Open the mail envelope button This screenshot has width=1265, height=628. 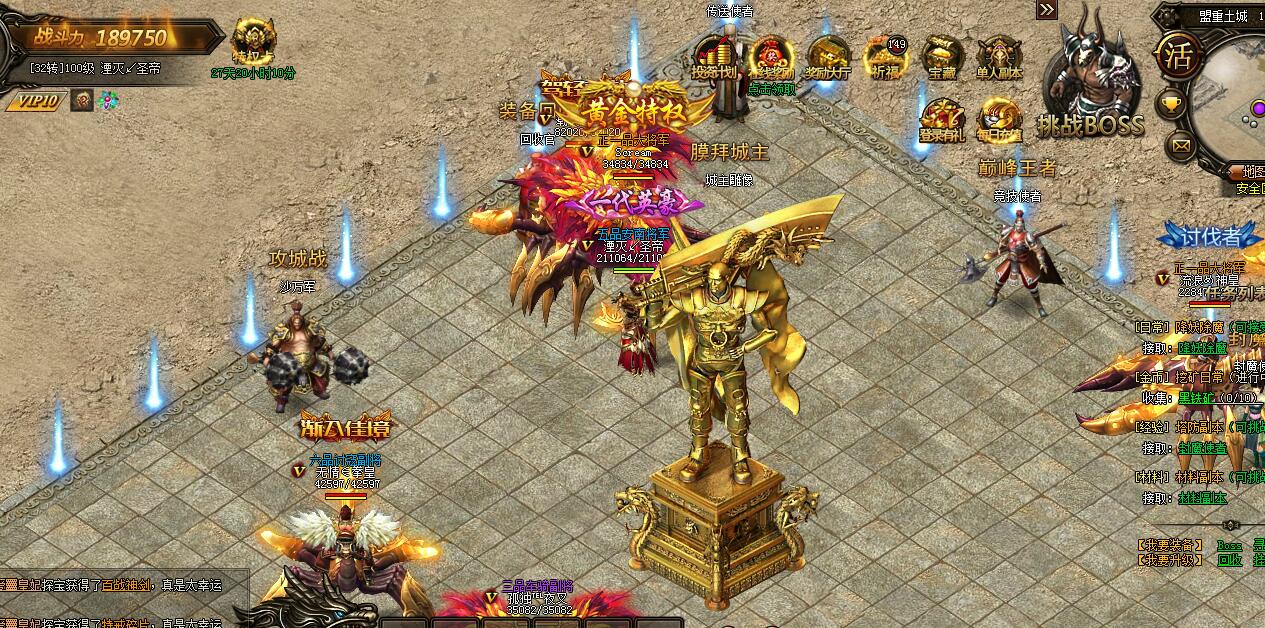click(x=1182, y=146)
